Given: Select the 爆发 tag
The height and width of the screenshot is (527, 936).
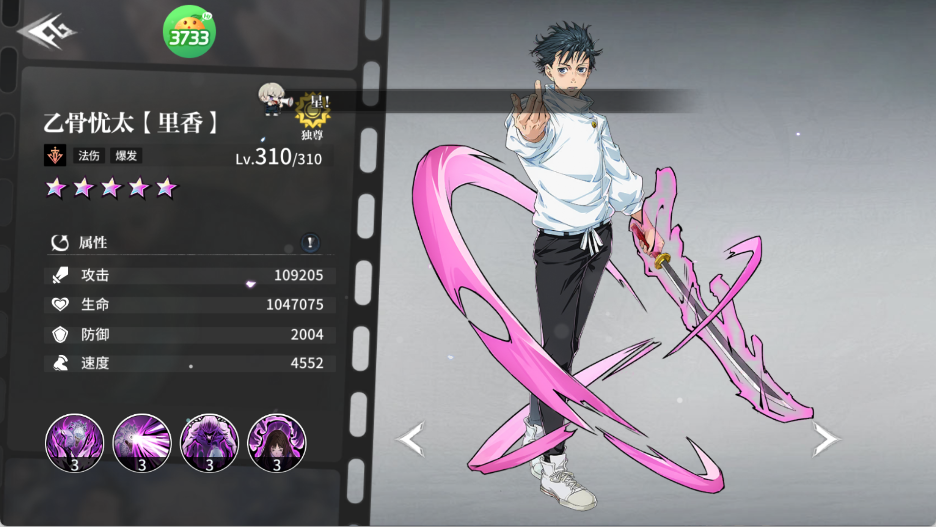Looking at the screenshot, I should coord(124,156).
